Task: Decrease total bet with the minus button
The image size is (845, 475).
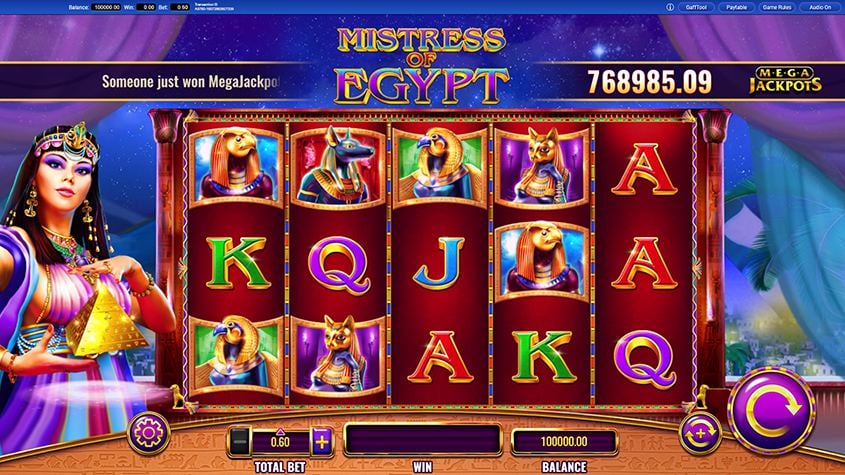Action: tap(238, 440)
